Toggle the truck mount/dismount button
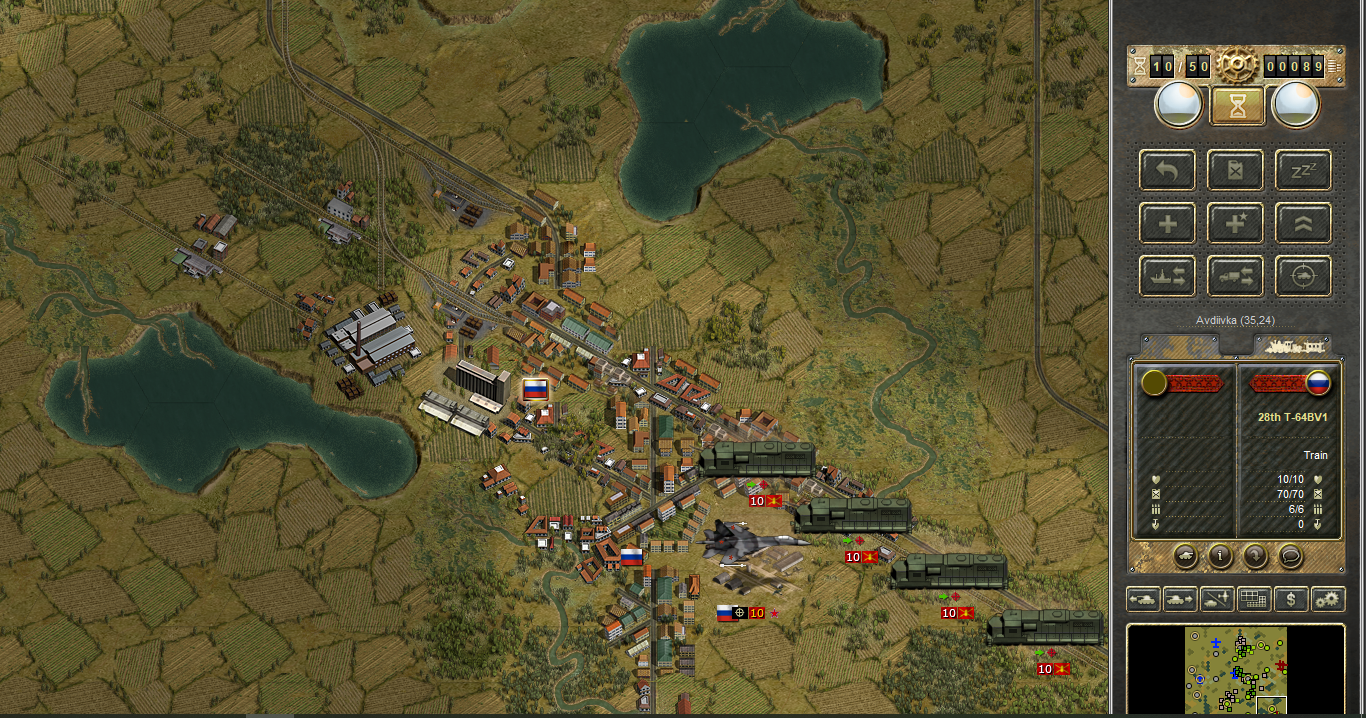Viewport: 1366px width, 718px height. [1235, 276]
